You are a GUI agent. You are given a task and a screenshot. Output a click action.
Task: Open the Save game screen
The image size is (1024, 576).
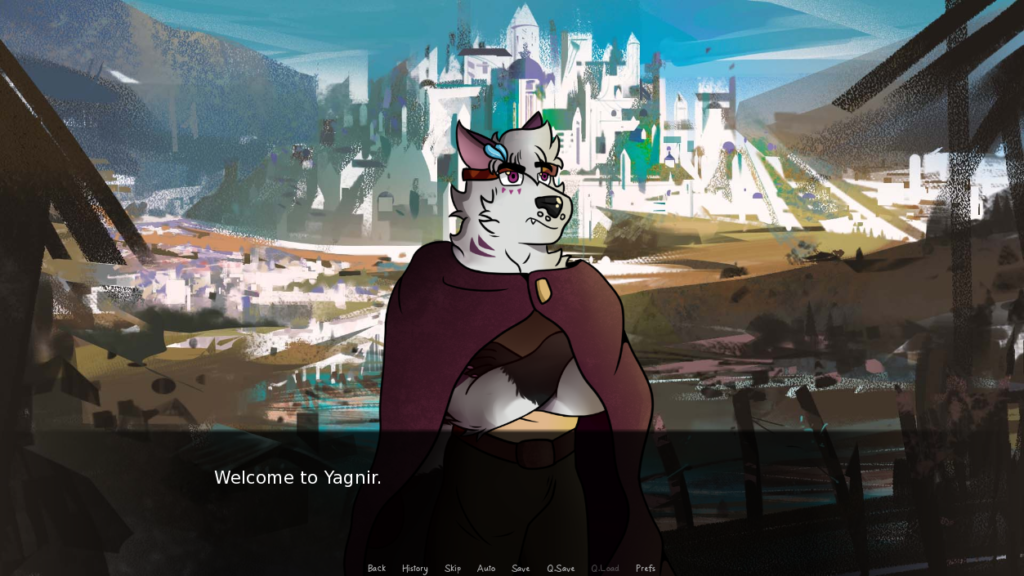click(521, 568)
